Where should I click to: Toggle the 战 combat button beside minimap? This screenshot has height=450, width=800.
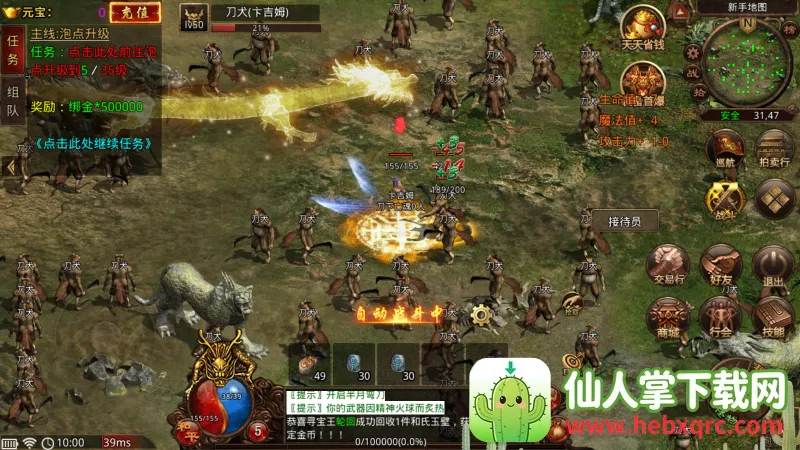692,72
